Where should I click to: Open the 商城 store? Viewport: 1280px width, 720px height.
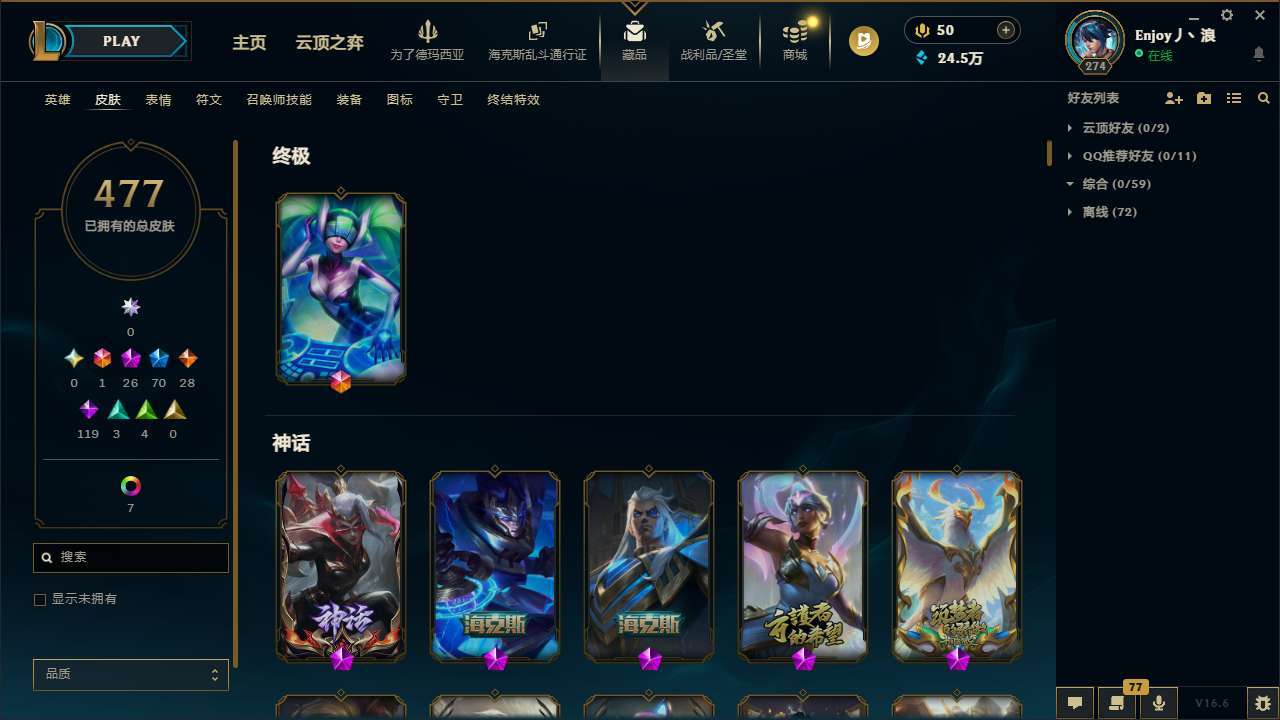click(x=794, y=42)
